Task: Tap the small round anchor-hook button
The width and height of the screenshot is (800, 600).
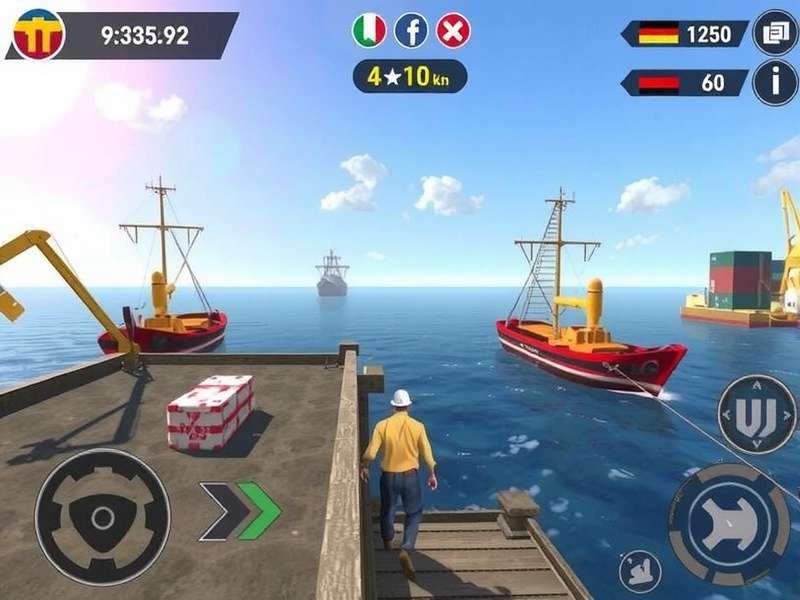Action: pyautogui.click(x=640, y=573)
